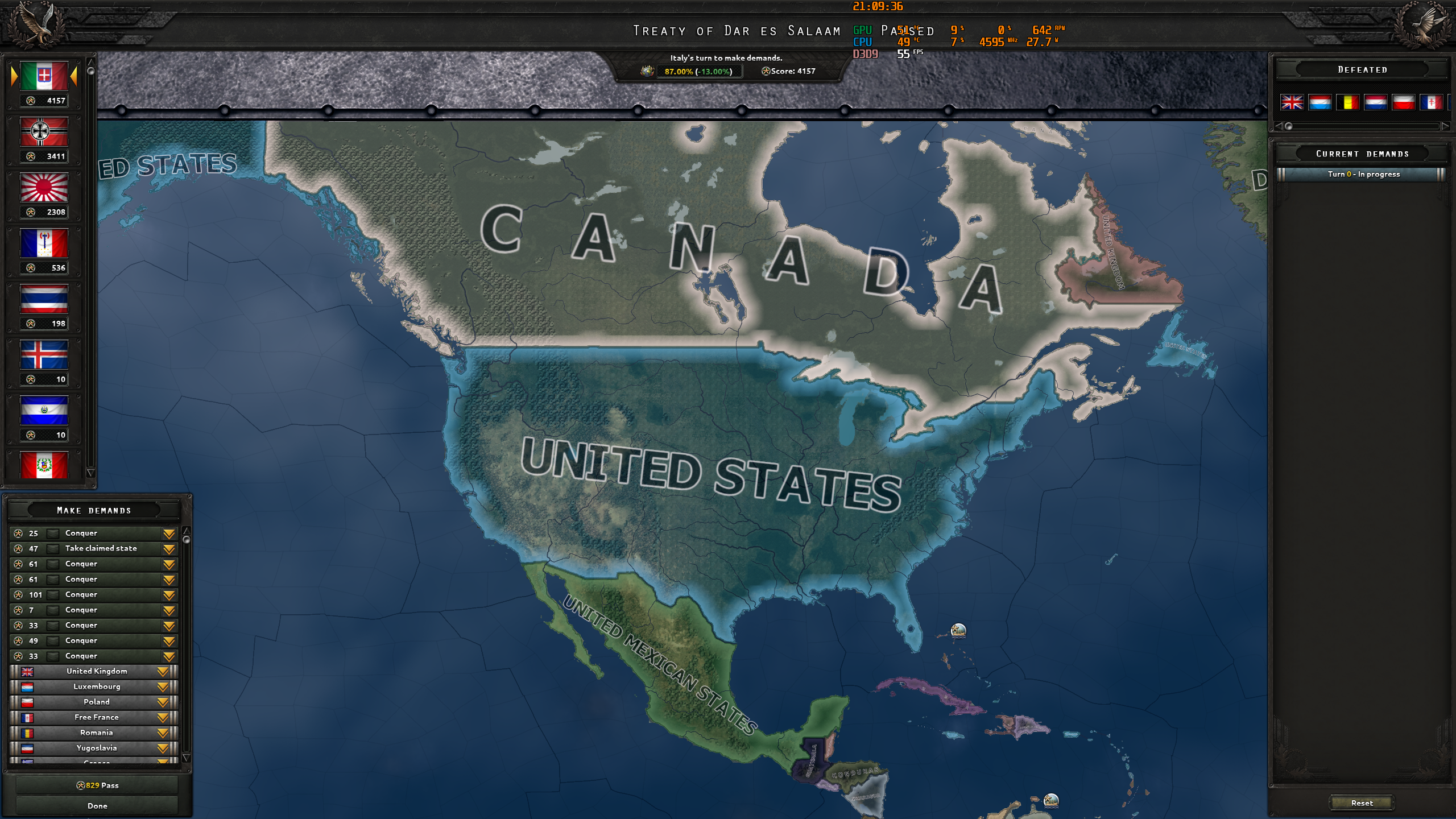Image resolution: width=1456 pixels, height=819 pixels.
Task: Open the dropdown on the first Conquer demand
Action: click(169, 533)
